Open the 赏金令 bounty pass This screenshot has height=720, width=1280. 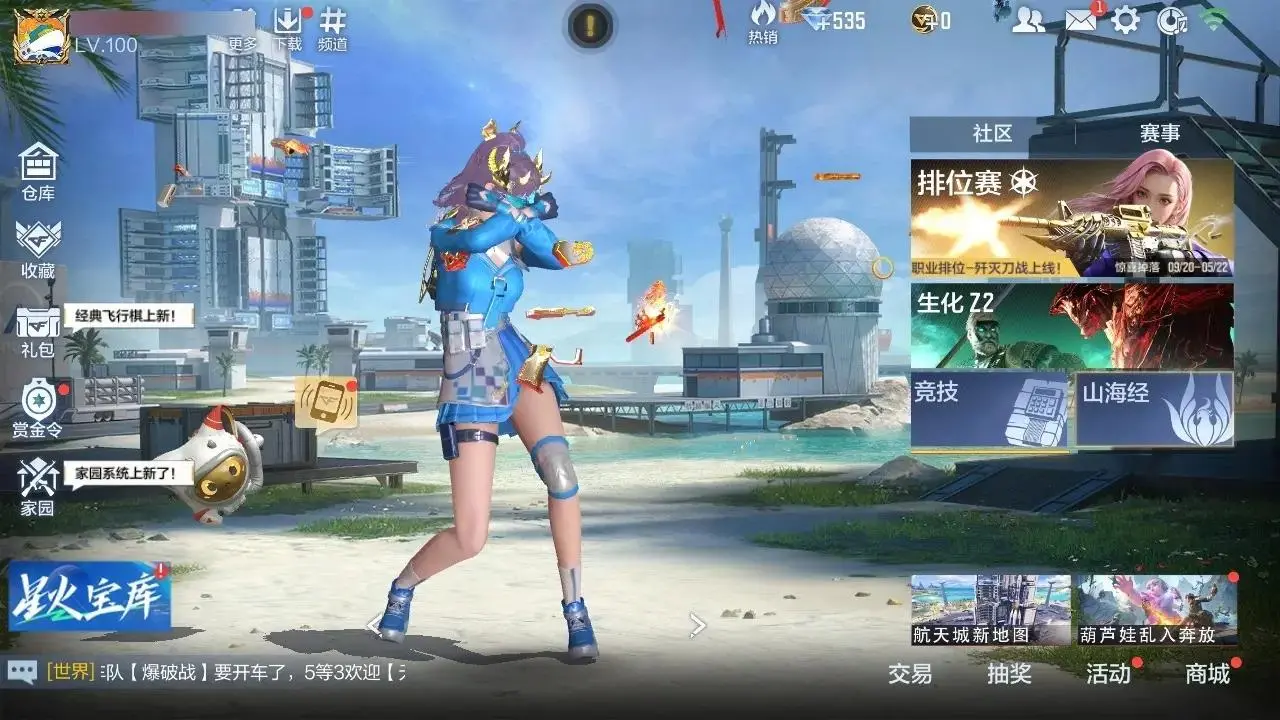pyautogui.click(x=38, y=409)
